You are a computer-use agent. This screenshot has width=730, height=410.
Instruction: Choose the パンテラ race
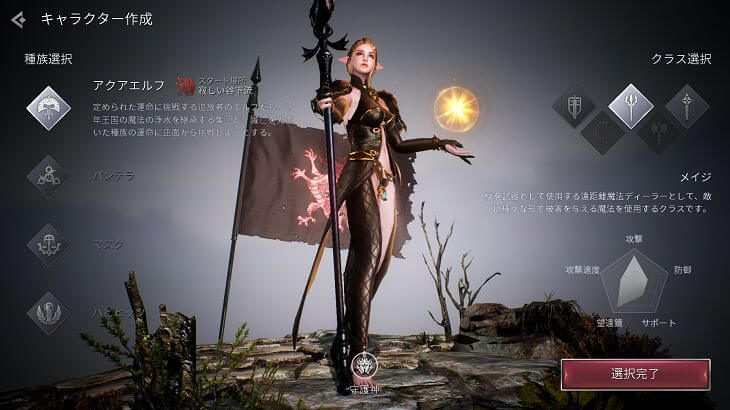(x=48, y=176)
